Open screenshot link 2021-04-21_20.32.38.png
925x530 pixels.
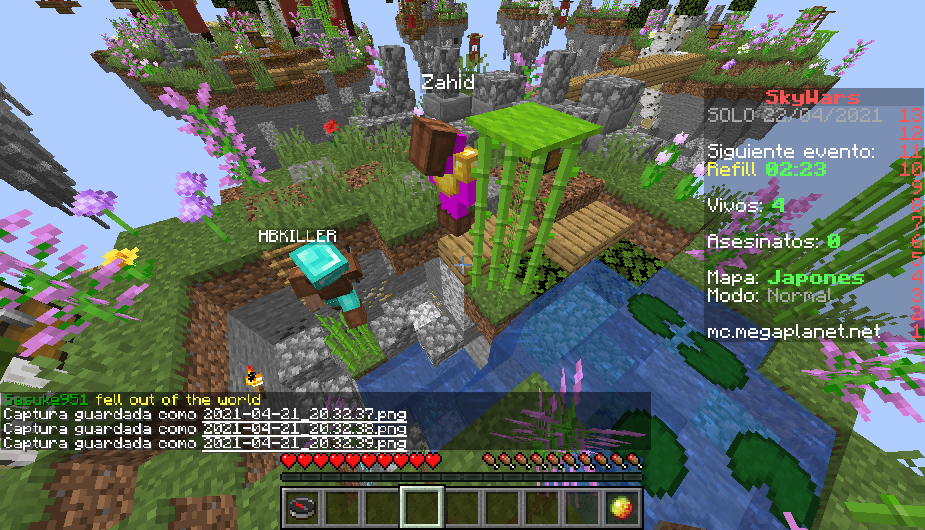coord(305,428)
